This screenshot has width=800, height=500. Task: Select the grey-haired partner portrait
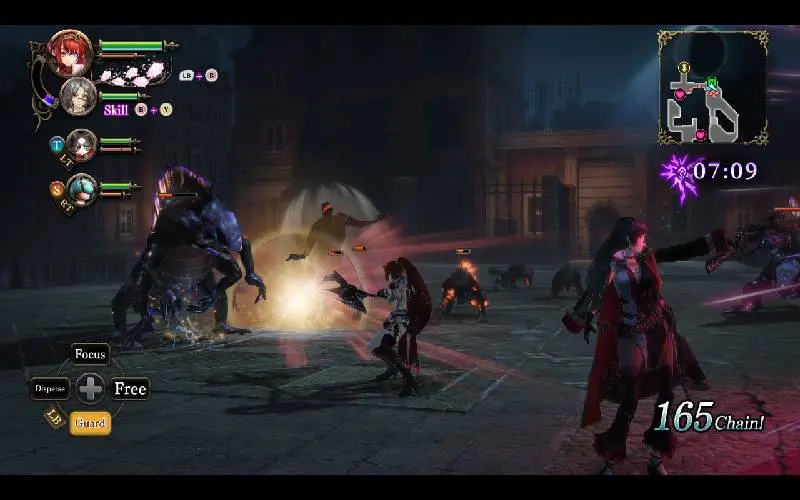tap(78, 97)
